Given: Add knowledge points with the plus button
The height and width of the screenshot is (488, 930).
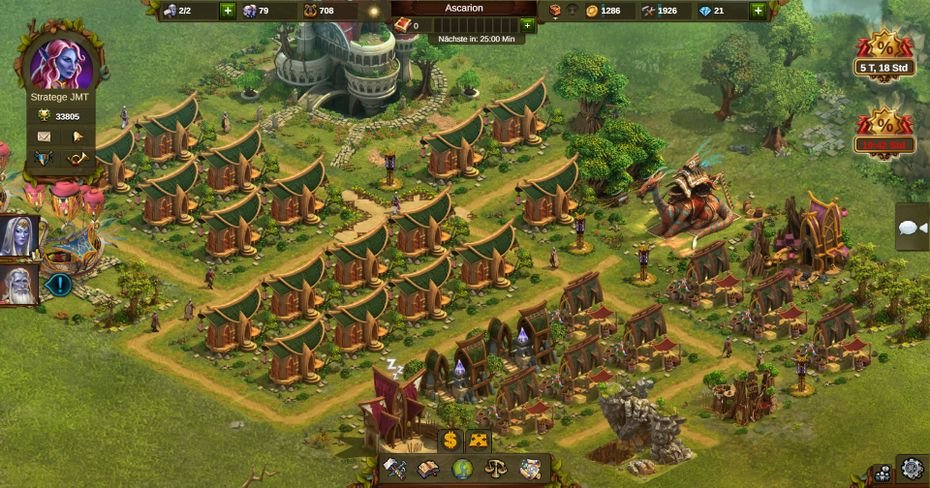Looking at the screenshot, I should [527, 25].
